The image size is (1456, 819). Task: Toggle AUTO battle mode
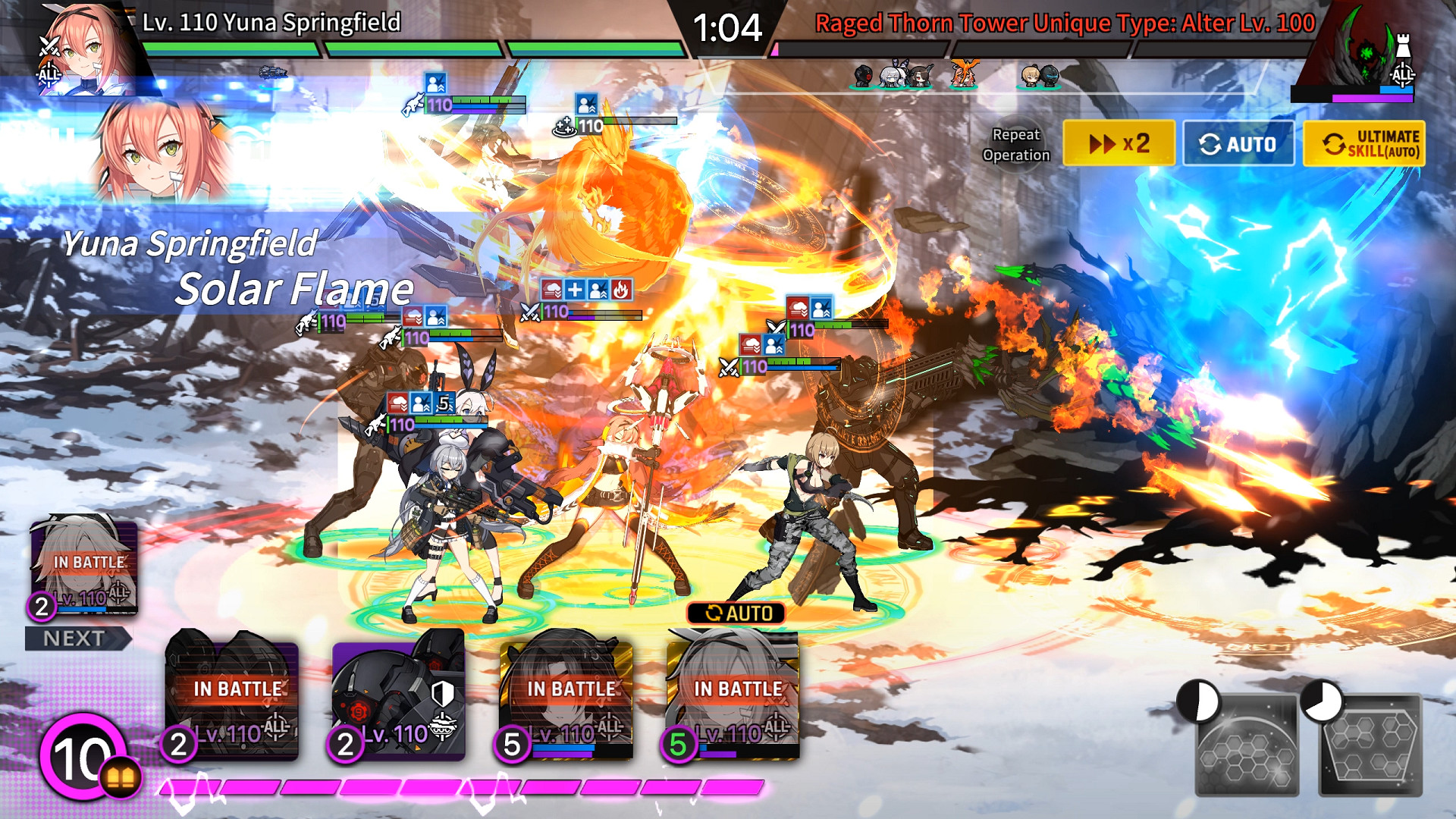point(1238,143)
